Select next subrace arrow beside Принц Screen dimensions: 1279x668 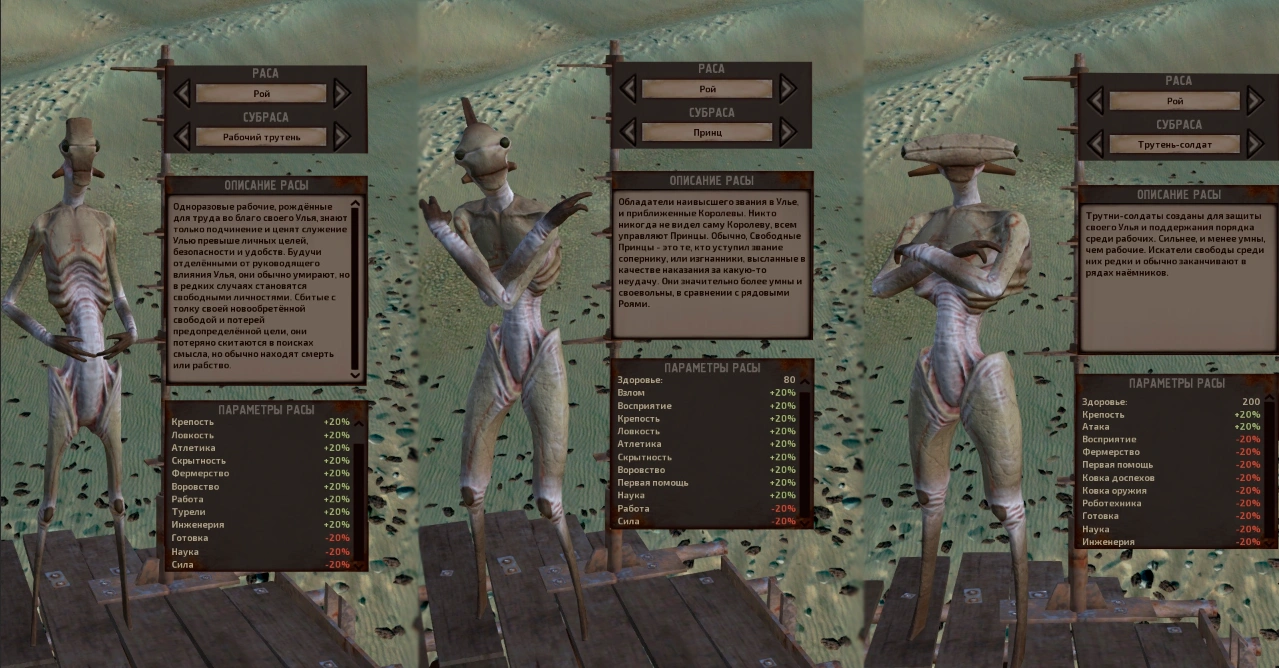coord(786,131)
